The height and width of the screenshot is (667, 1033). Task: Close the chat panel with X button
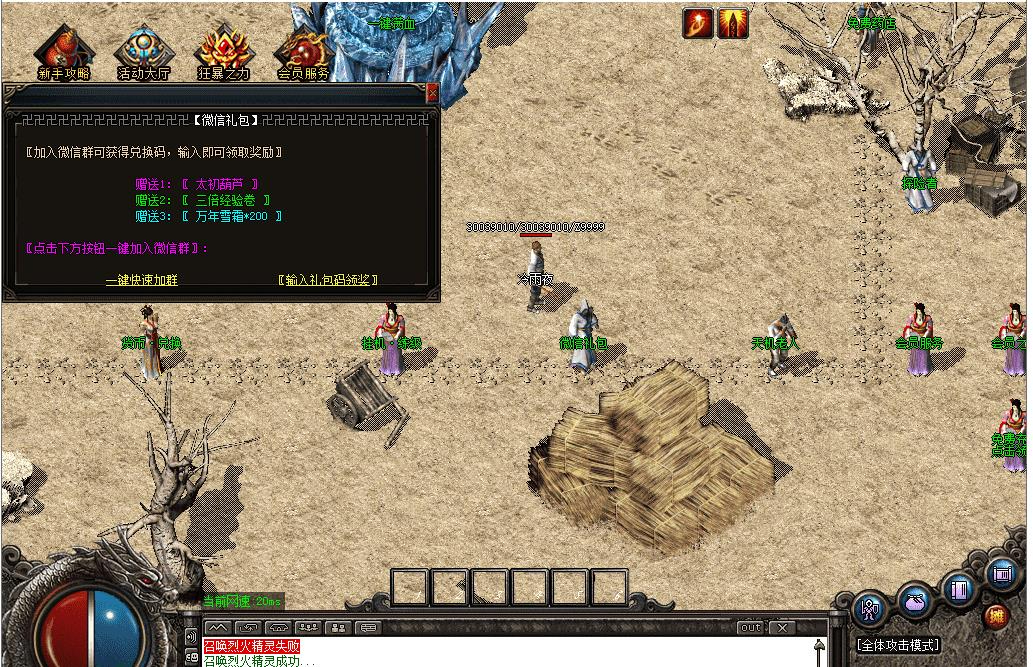[x=782, y=628]
